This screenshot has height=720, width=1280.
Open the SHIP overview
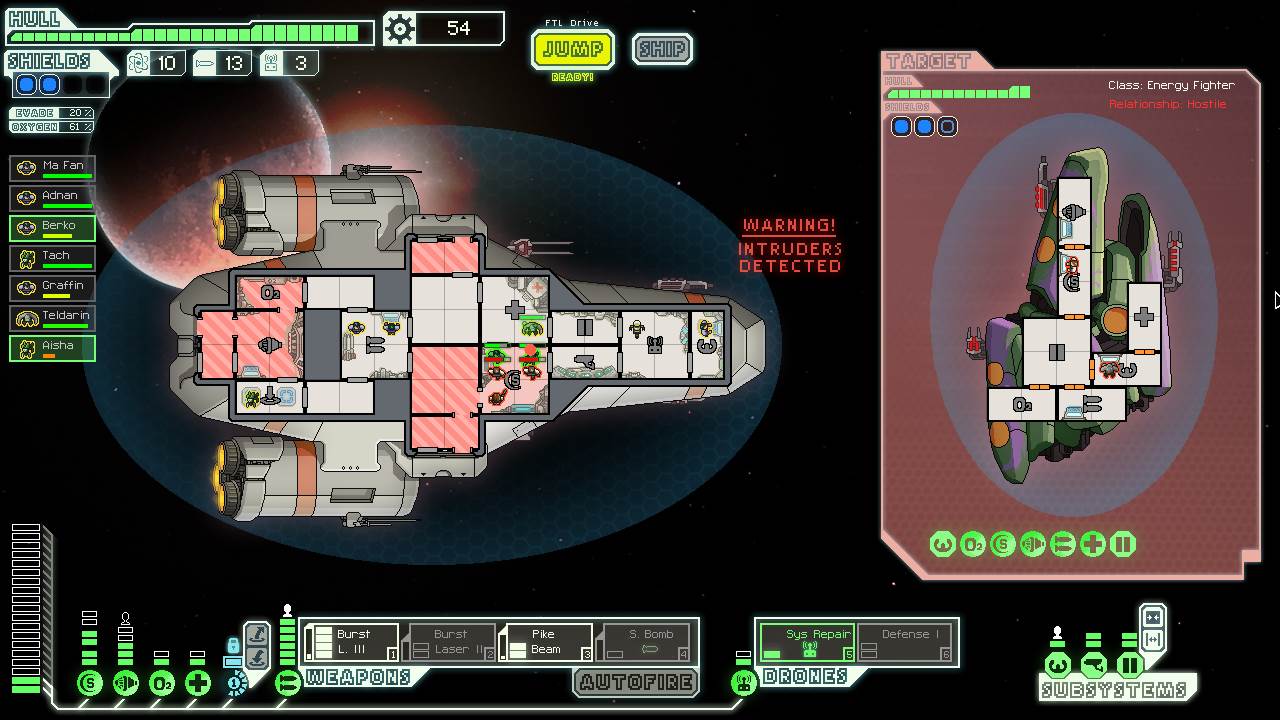(x=662, y=49)
